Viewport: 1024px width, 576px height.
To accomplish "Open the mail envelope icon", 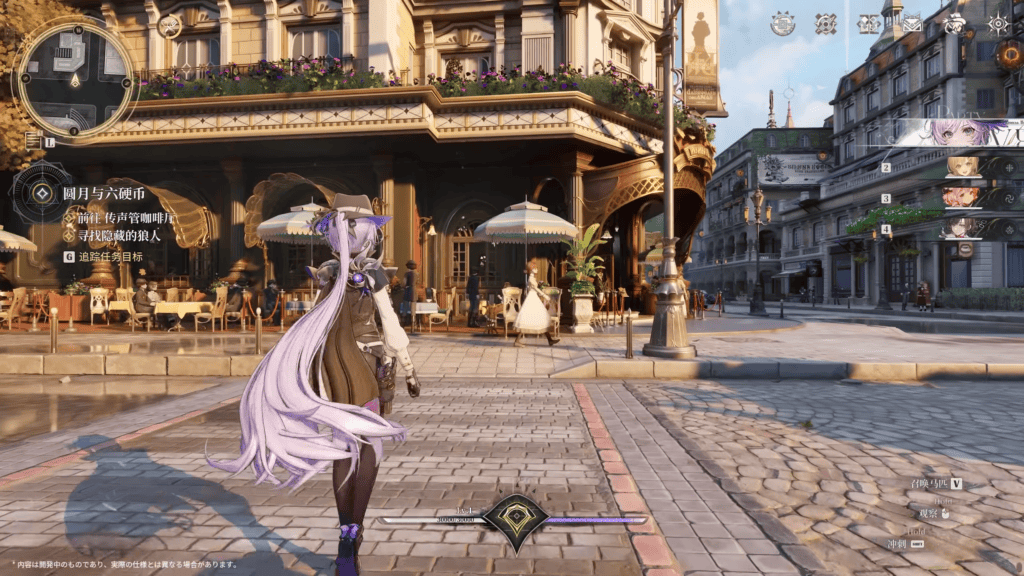I will (912, 24).
